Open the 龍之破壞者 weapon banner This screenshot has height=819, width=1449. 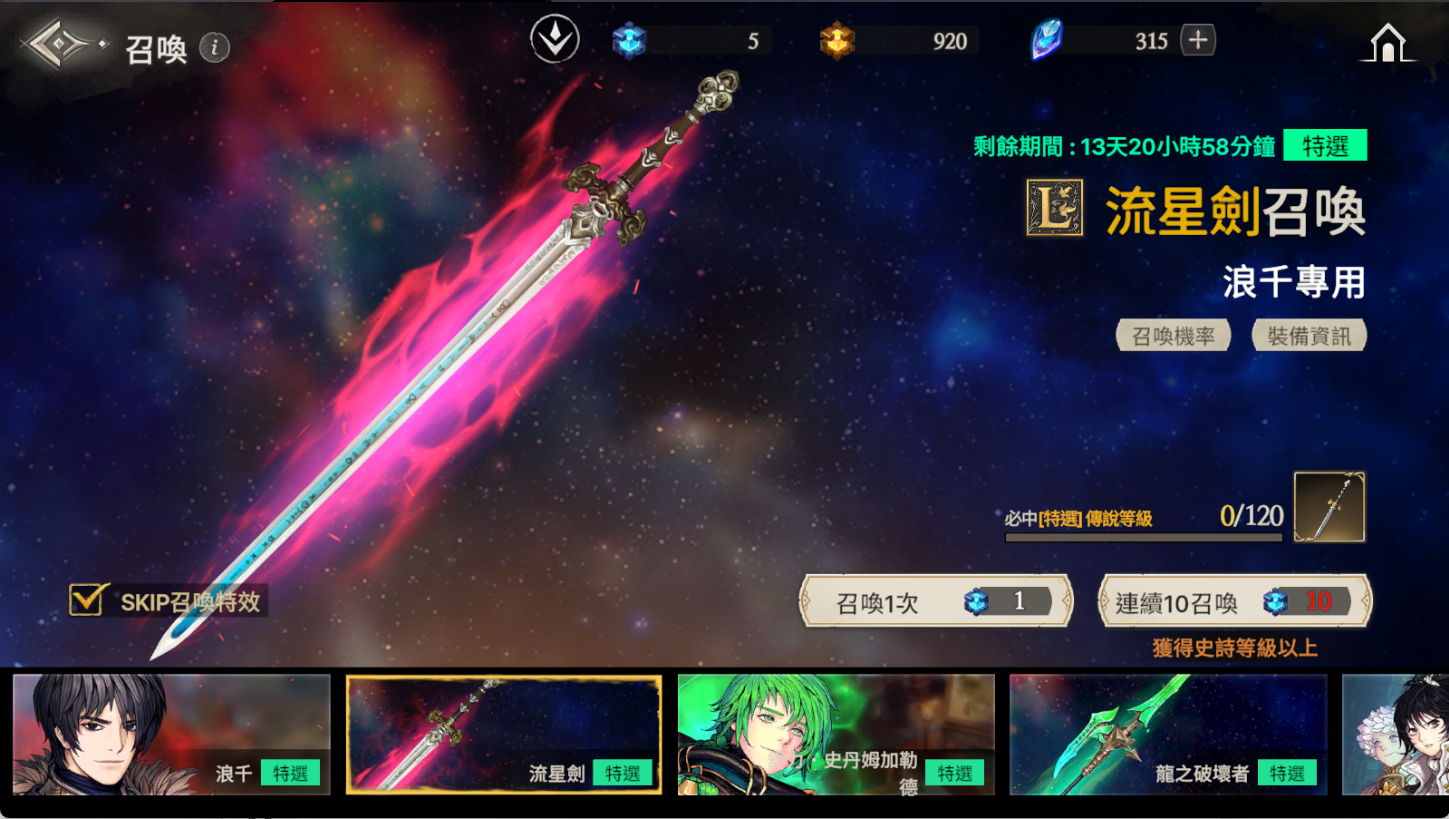pos(1168,734)
